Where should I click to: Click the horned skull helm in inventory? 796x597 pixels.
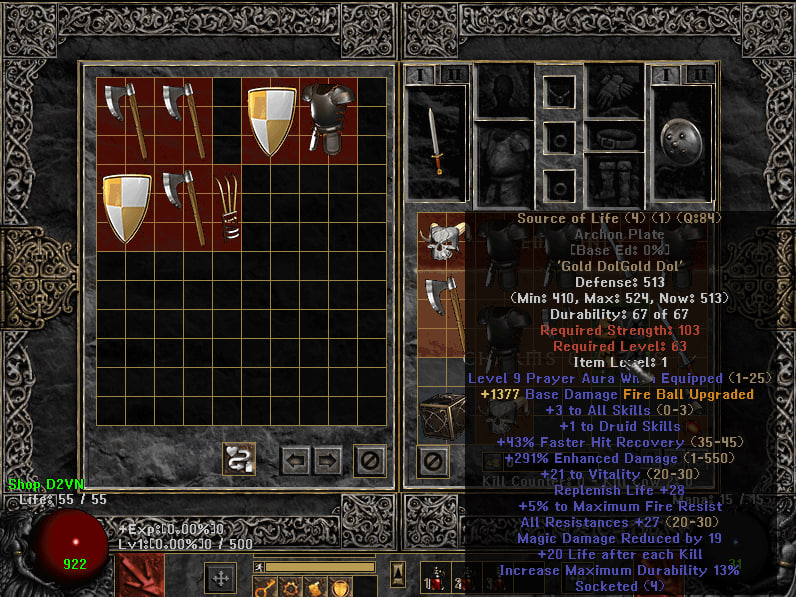point(439,240)
